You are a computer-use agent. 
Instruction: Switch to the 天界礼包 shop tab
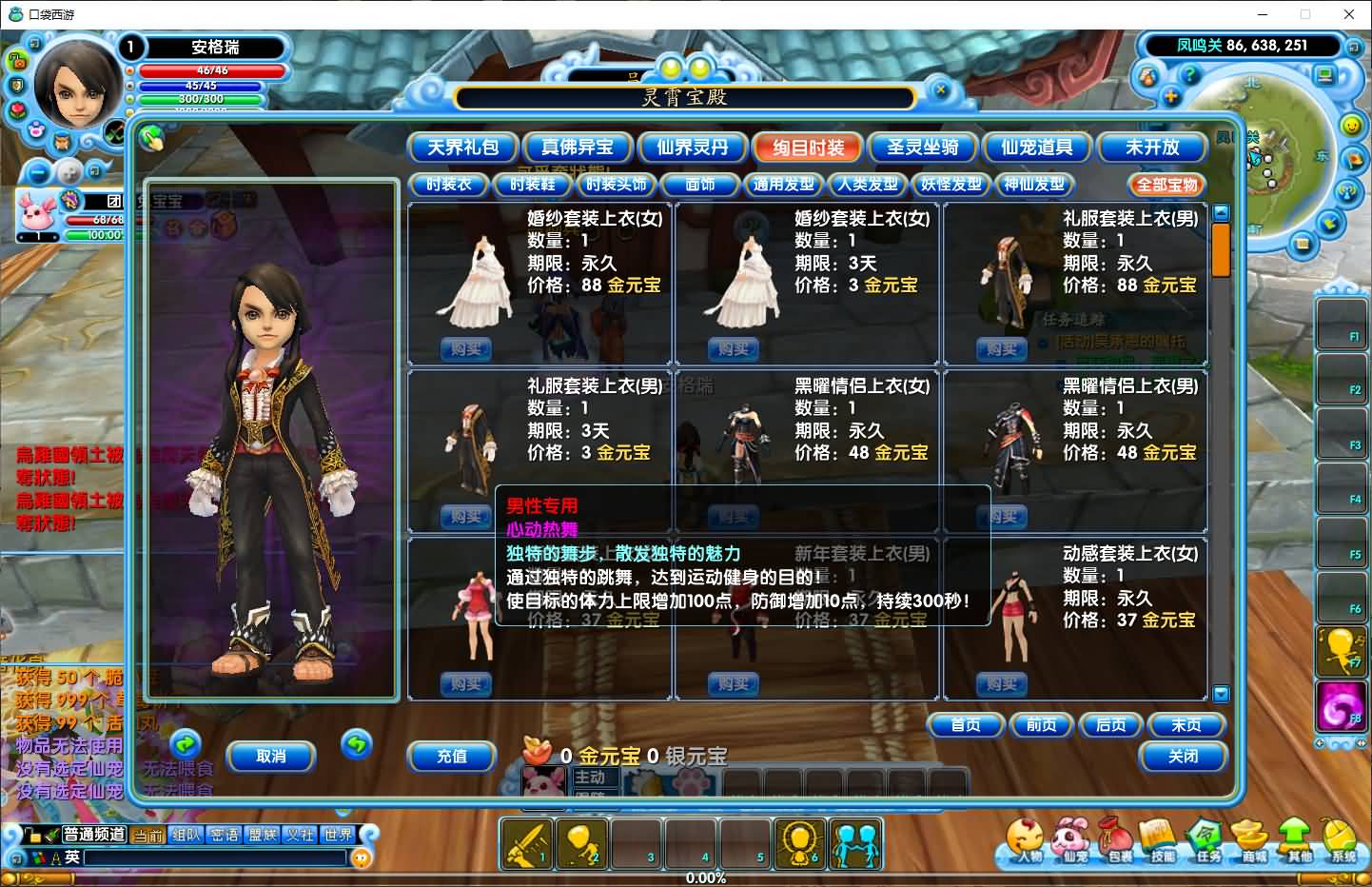[462, 148]
